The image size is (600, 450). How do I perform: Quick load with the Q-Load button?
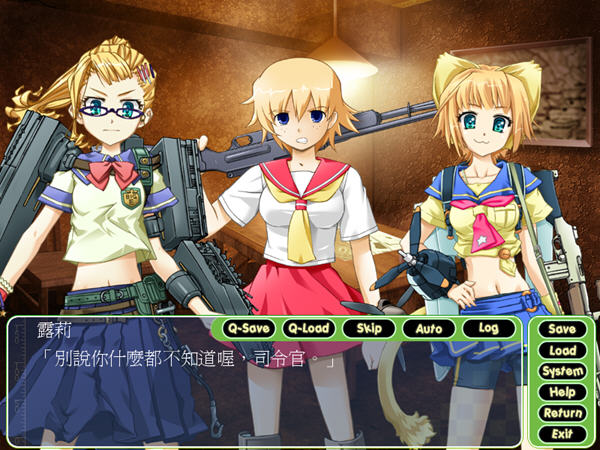(307, 328)
